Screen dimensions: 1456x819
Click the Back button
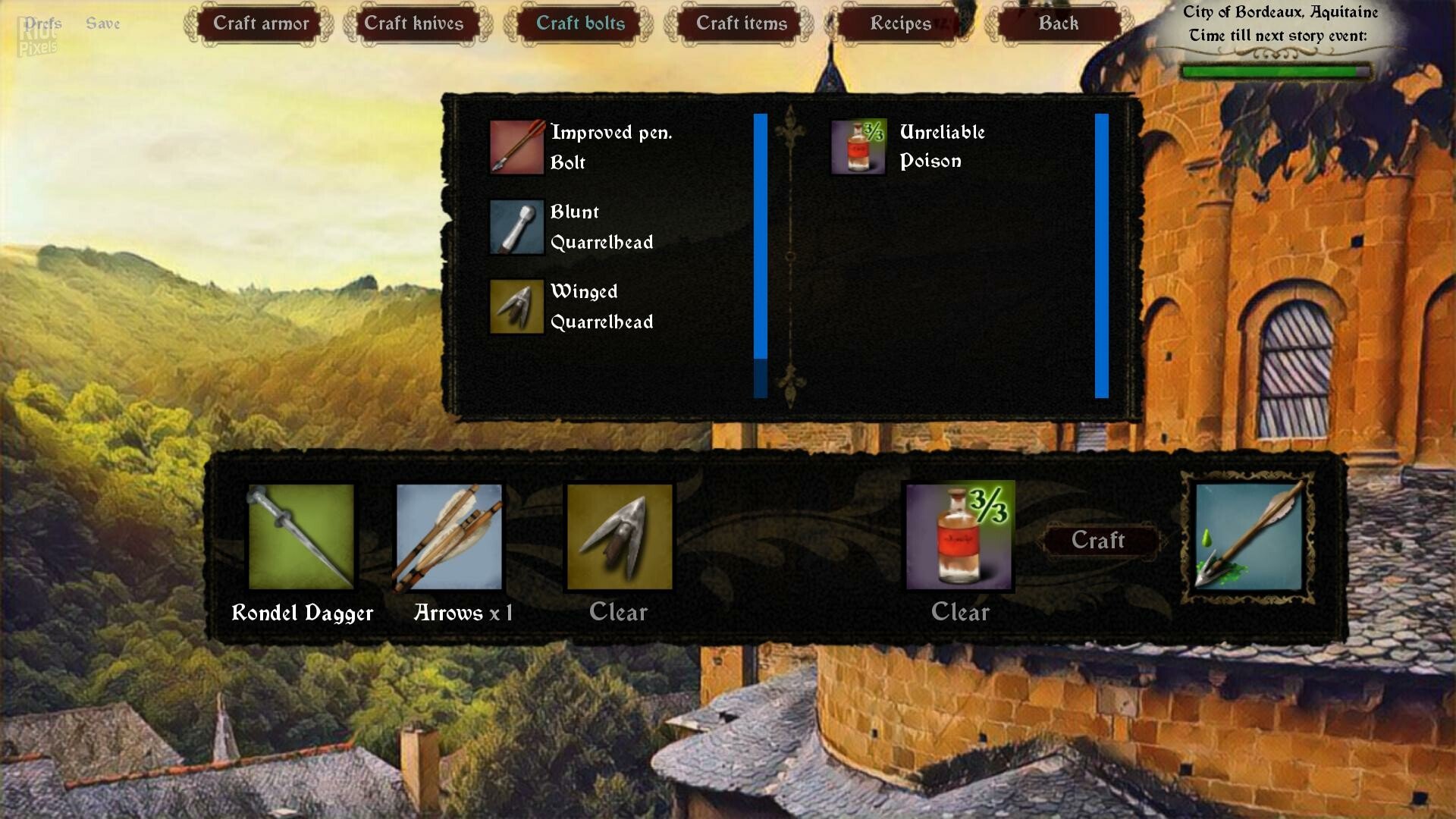tap(1058, 24)
